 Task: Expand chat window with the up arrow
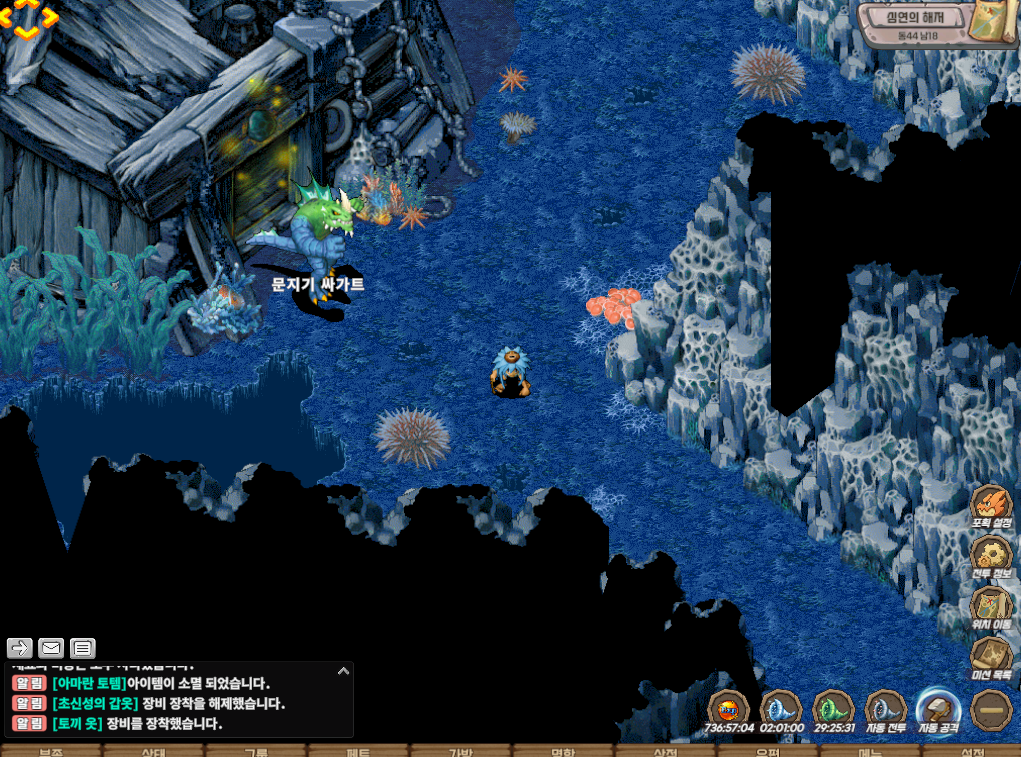pyautogui.click(x=343, y=671)
